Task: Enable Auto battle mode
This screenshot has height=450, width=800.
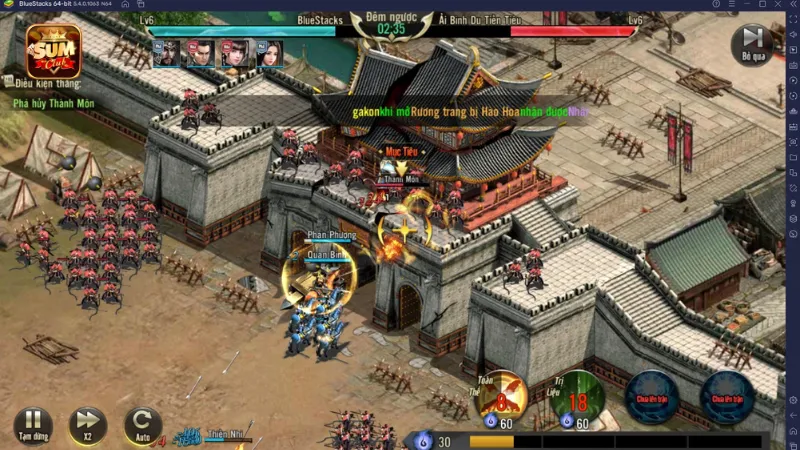Action: coord(142,423)
